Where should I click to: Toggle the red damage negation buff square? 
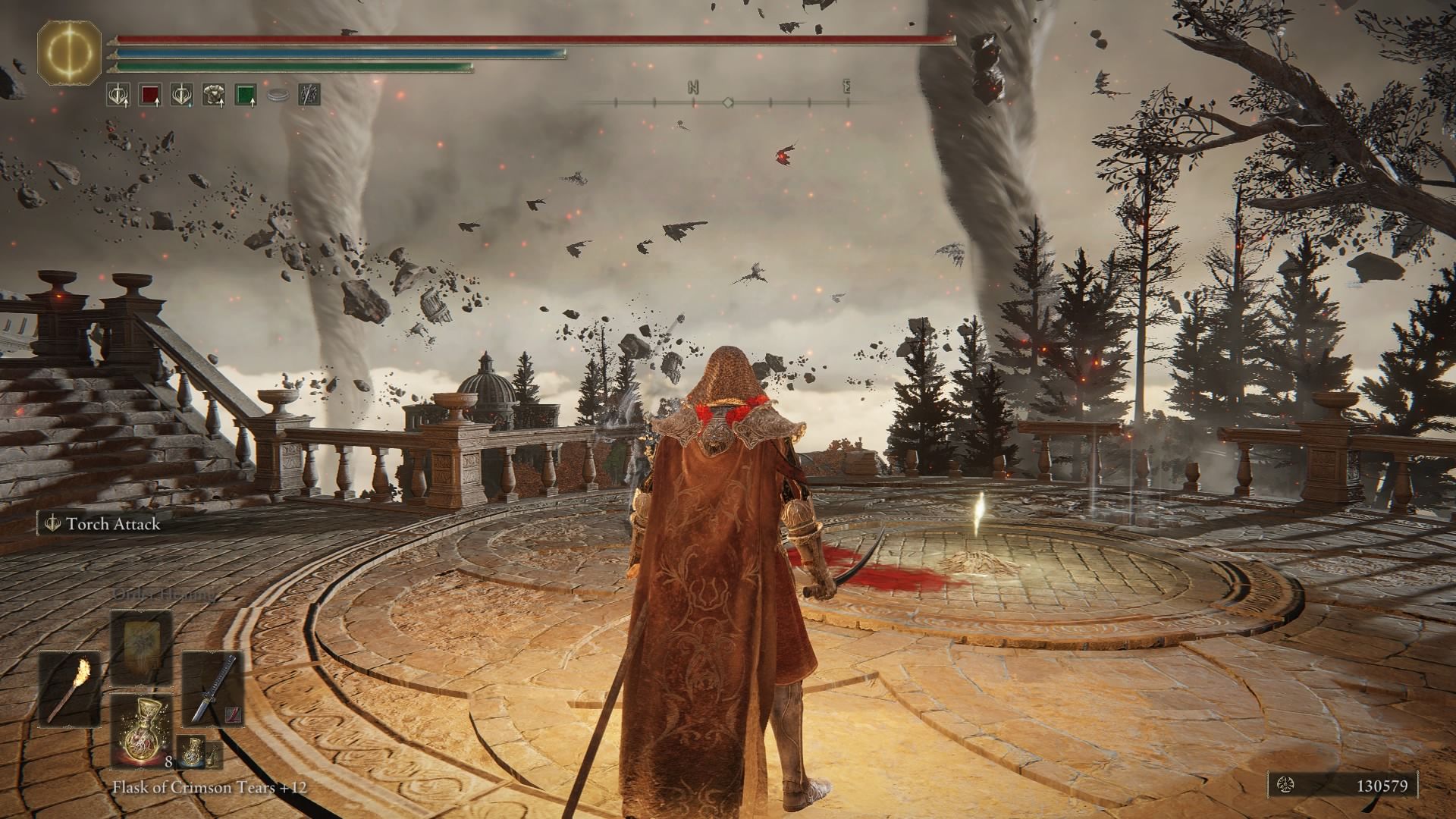click(x=149, y=95)
